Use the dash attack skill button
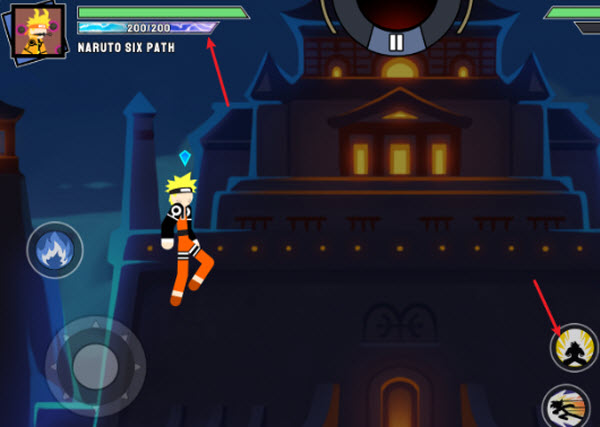 click(x=570, y=408)
